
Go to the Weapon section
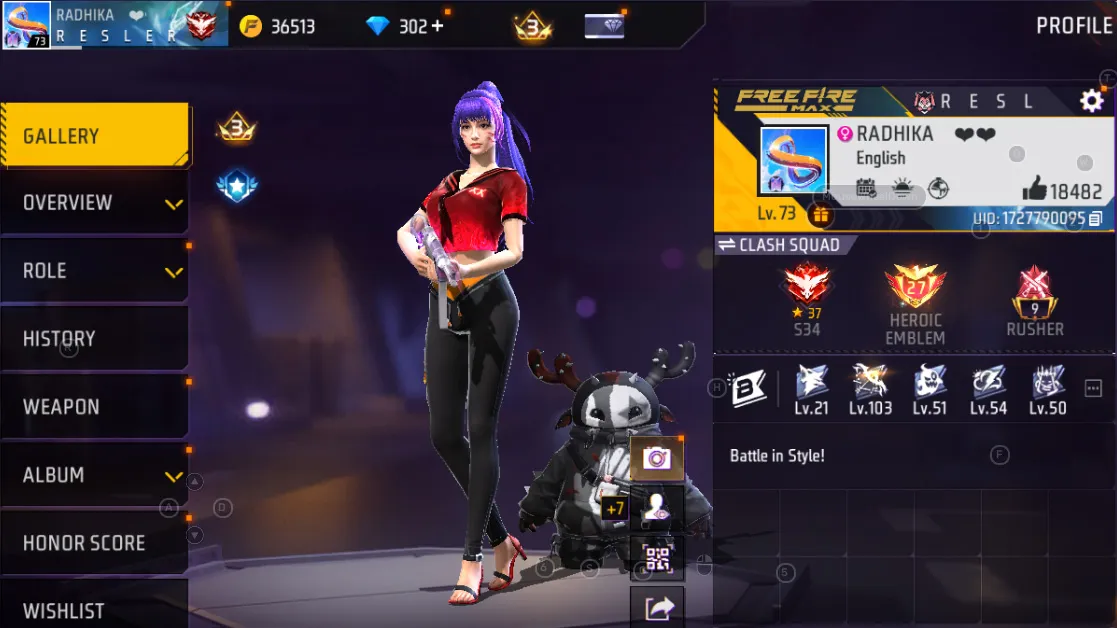point(94,407)
